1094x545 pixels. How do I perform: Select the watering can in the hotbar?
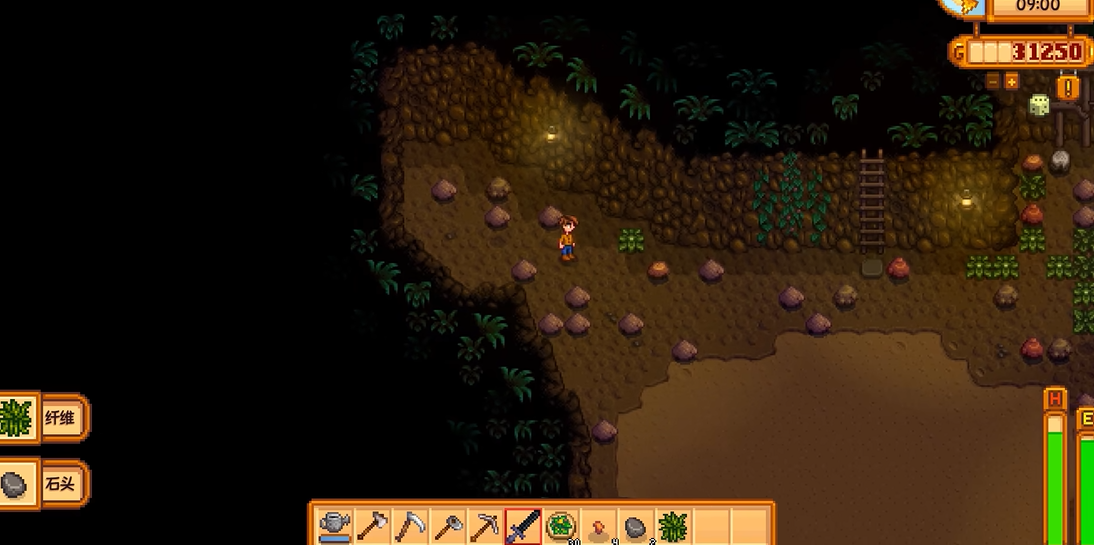click(x=335, y=524)
